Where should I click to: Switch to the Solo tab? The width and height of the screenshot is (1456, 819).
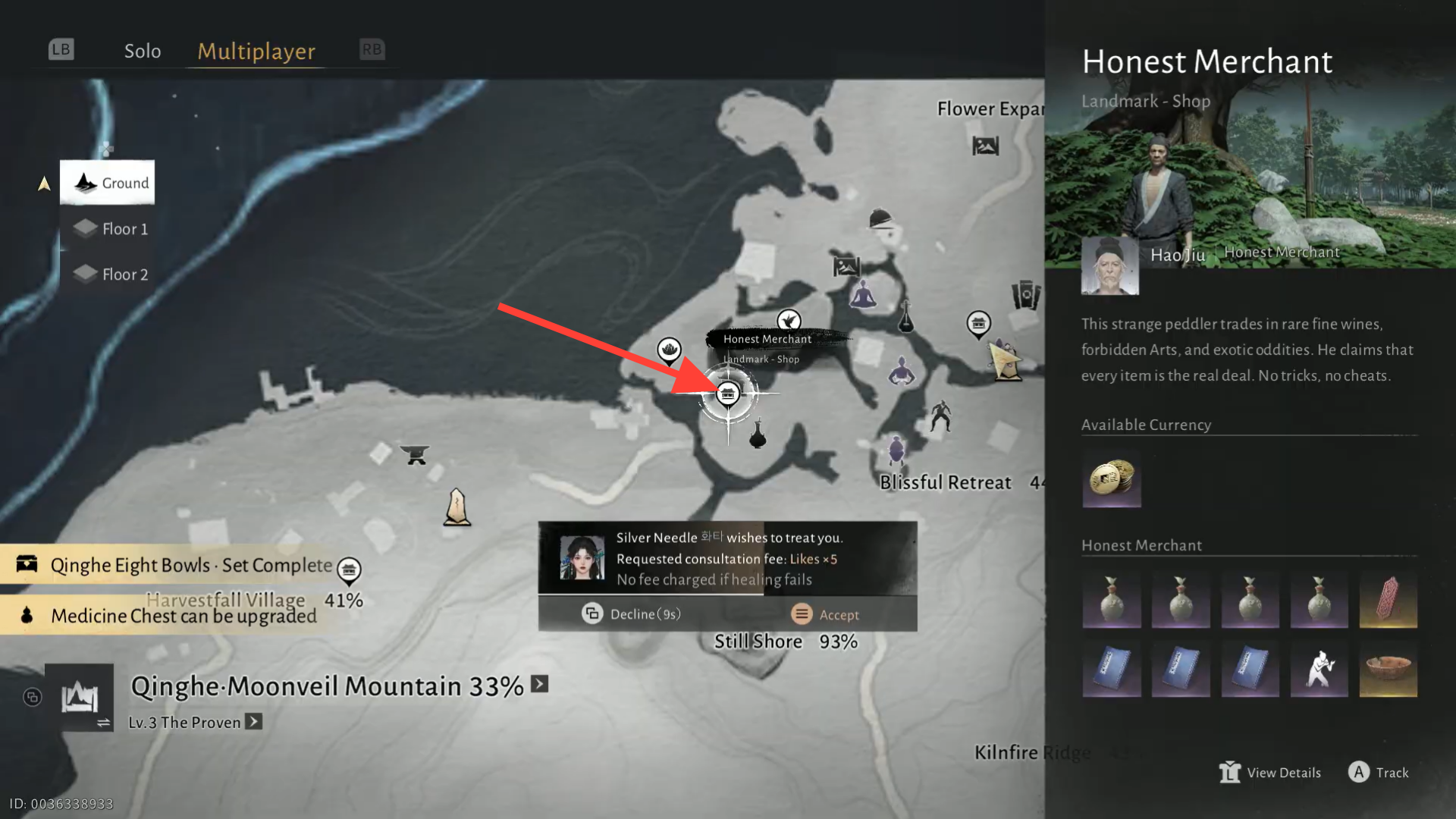[x=143, y=51]
